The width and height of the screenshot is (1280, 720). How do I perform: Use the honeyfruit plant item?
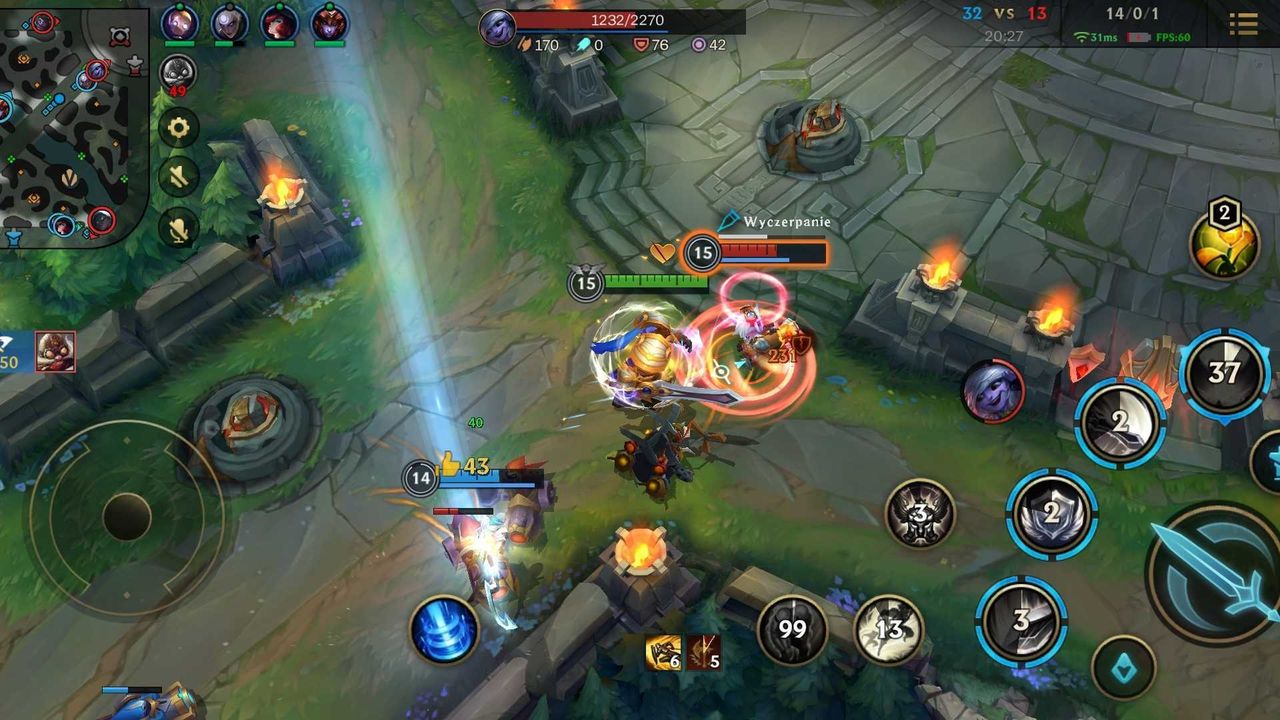(x=1224, y=243)
